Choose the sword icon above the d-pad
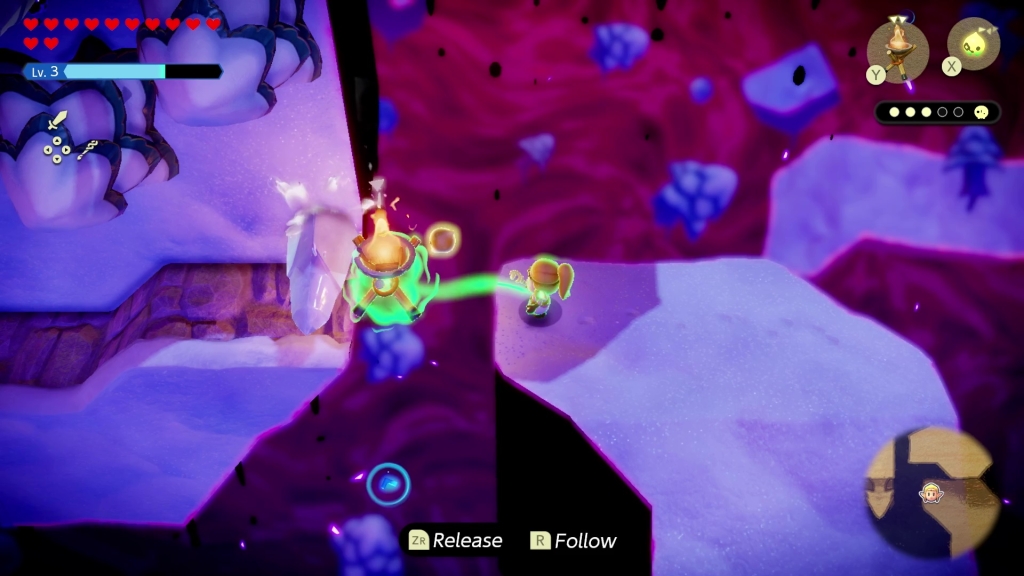 coord(57,123)
